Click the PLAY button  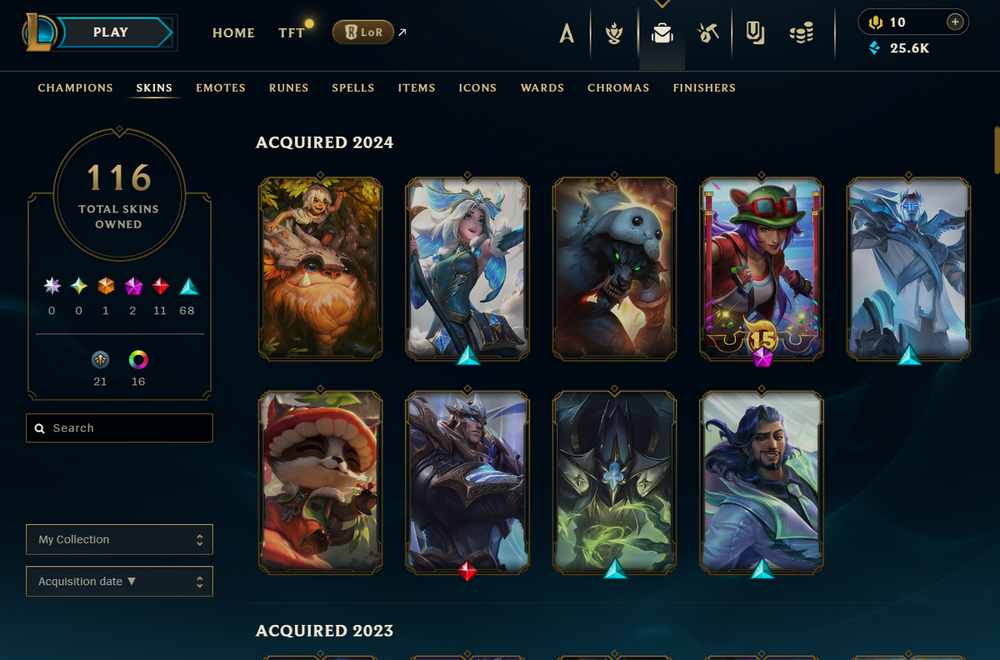click(111, 32)
